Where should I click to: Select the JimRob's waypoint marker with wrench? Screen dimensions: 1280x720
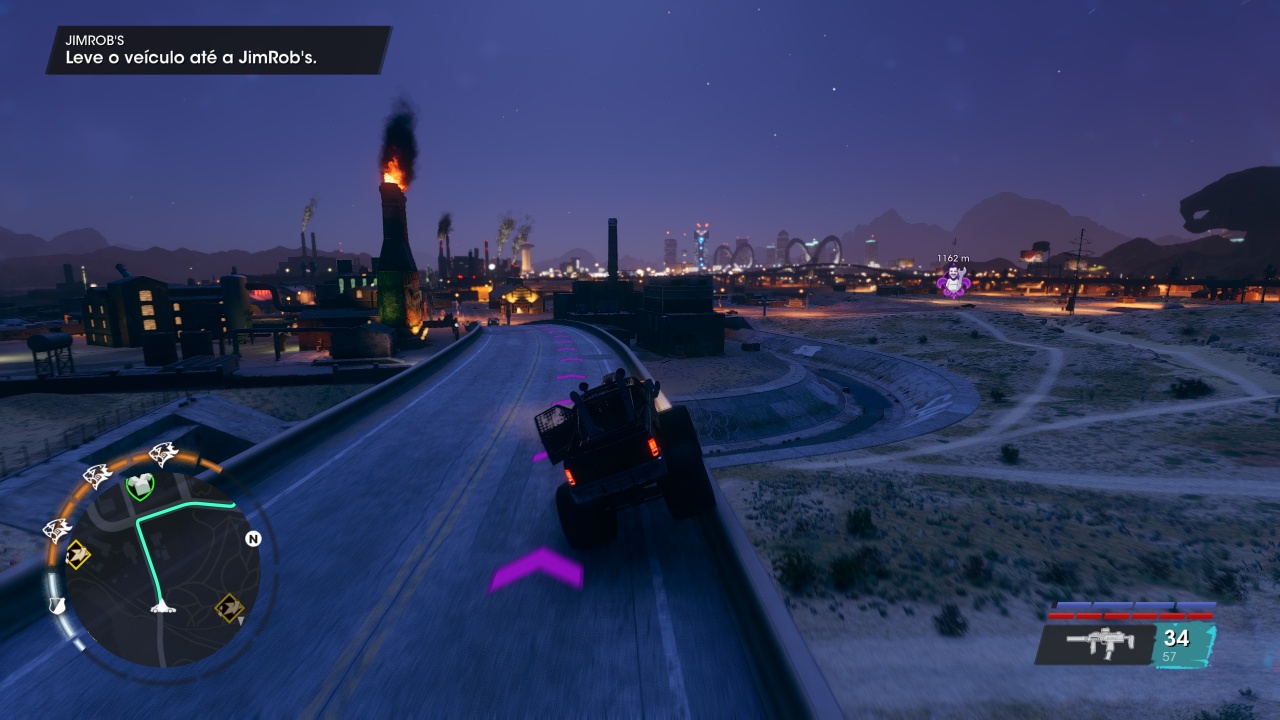pyautogui.click(x=954, y=281)
